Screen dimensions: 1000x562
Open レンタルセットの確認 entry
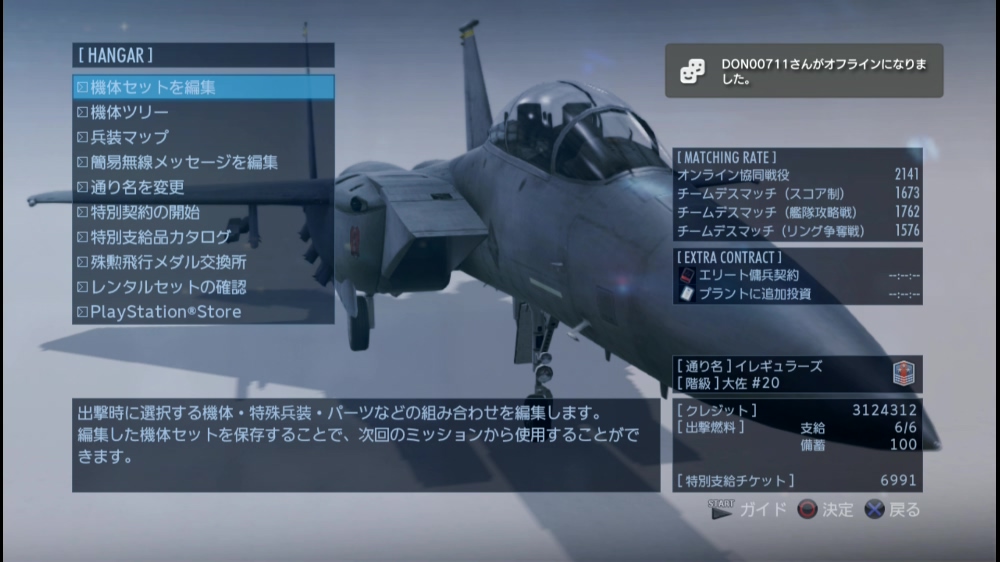tap(203, 287)
